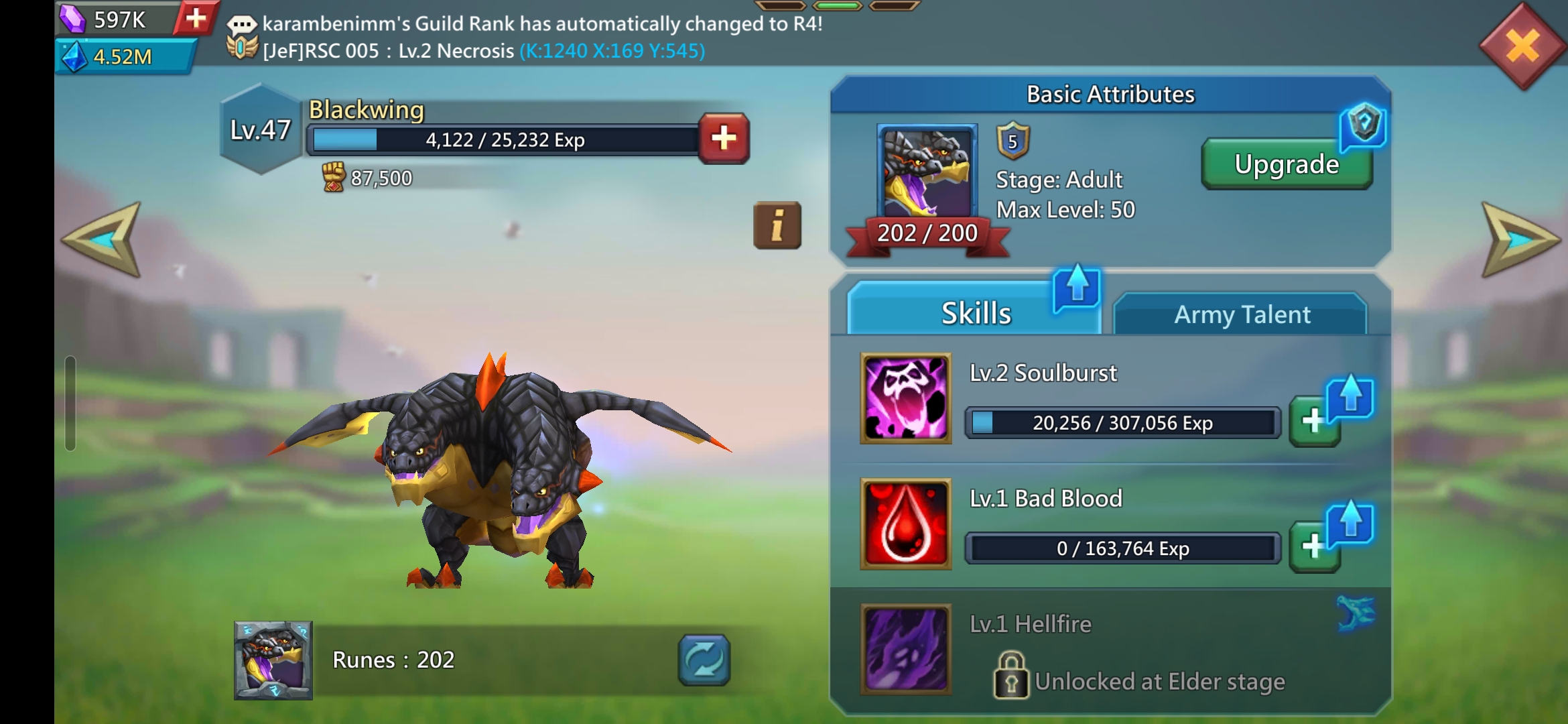Go to the next familiar
1568x724 pixels.
click(x=1520, y=239)
